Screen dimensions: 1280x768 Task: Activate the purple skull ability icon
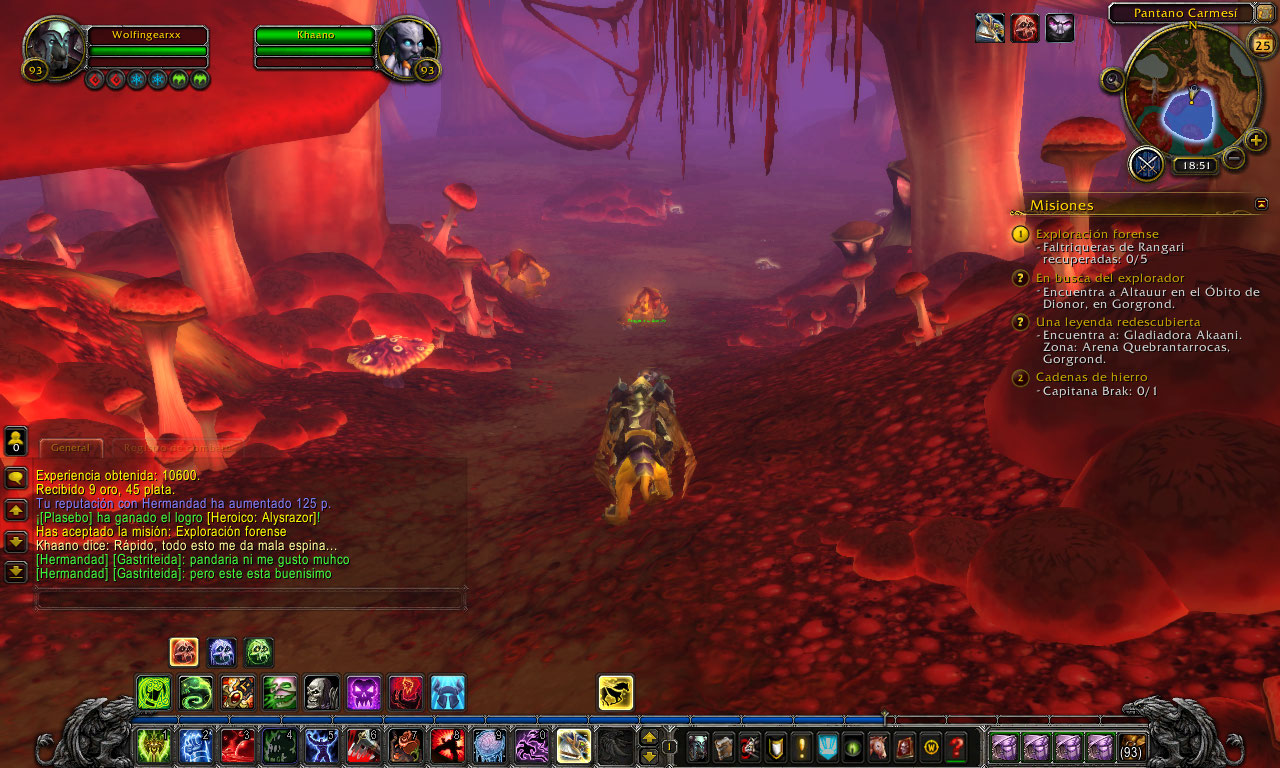coord(363,693)
